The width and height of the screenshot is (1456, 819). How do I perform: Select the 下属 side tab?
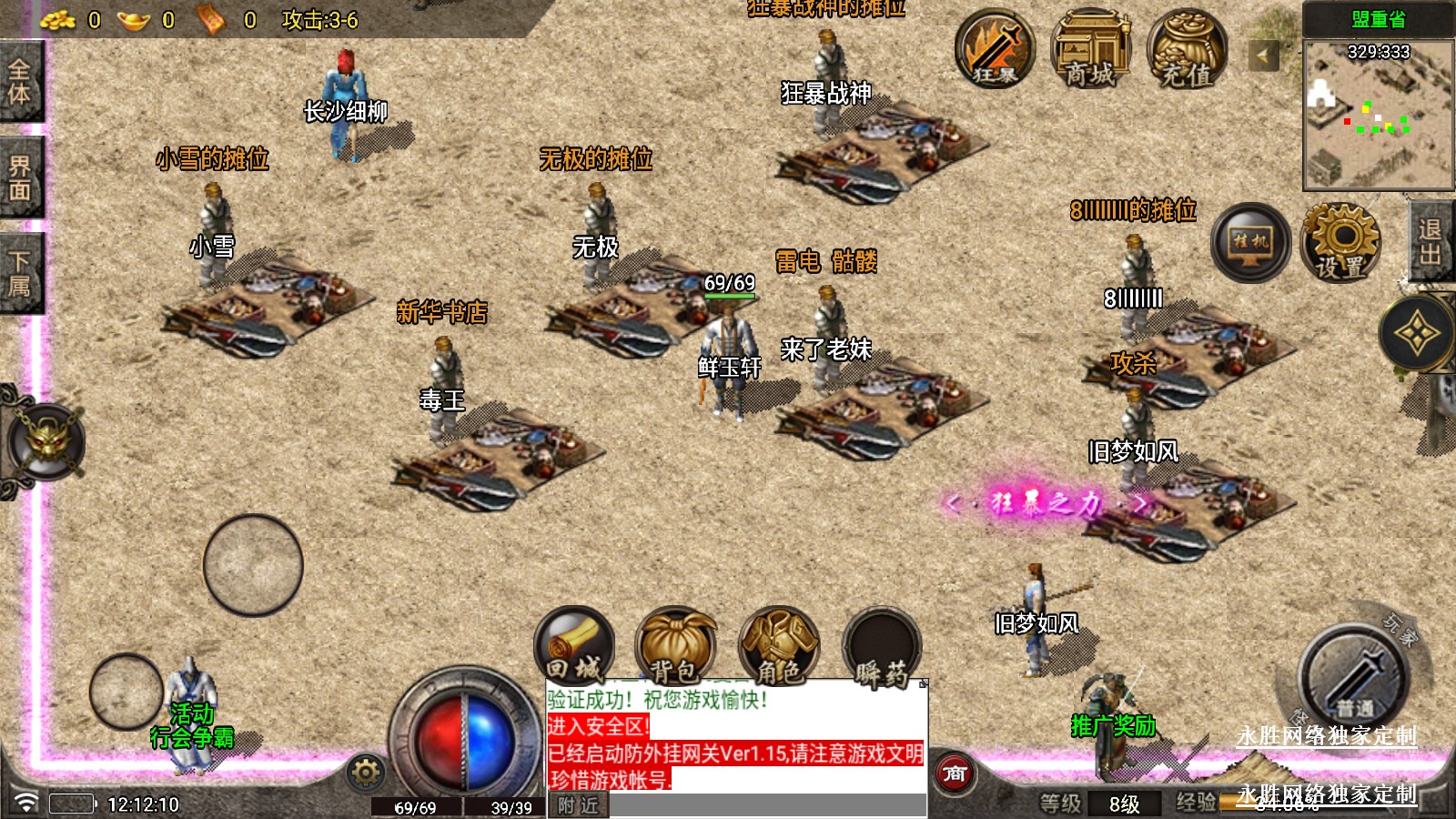pyautogui.click(x=20, y=273)
